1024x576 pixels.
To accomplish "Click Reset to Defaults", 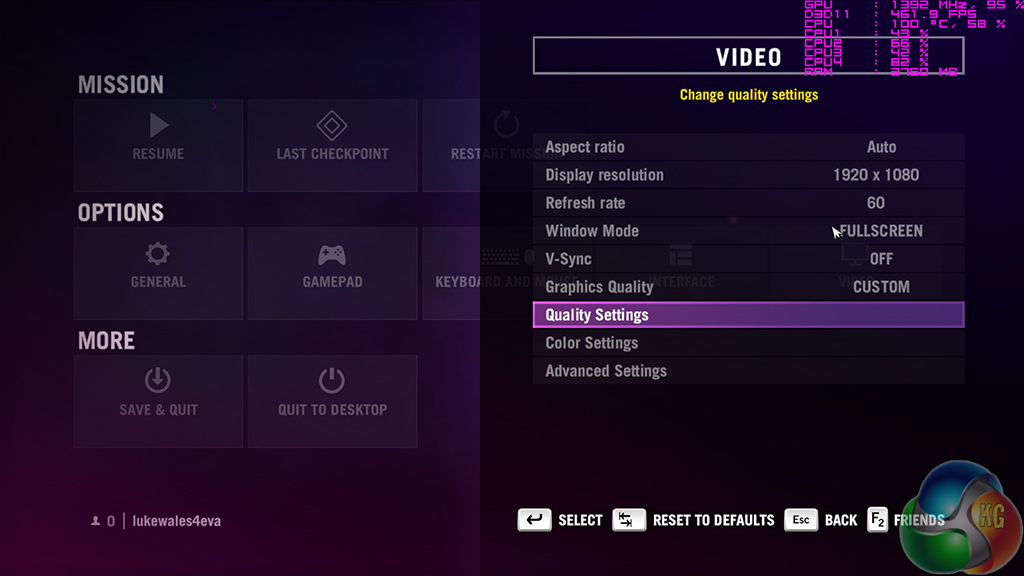I will coord(693,520).
